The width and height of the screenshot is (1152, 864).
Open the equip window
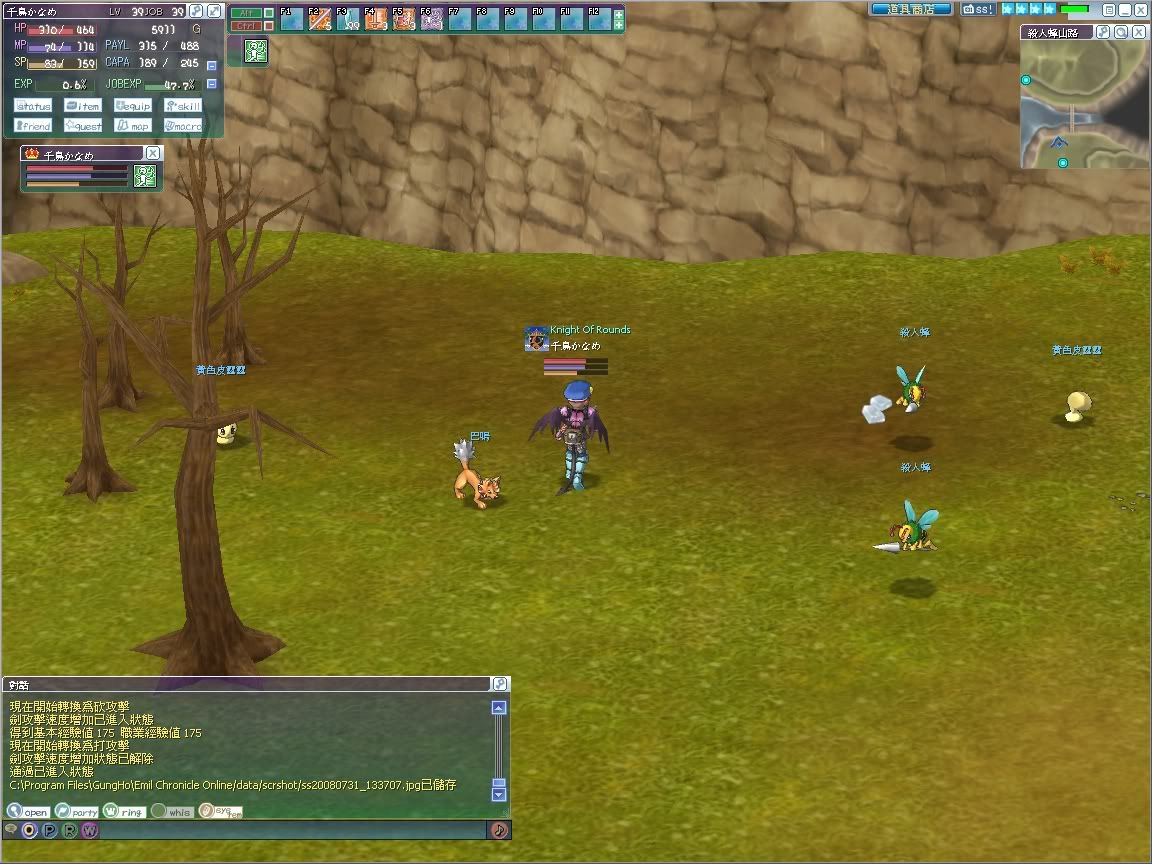133,106
